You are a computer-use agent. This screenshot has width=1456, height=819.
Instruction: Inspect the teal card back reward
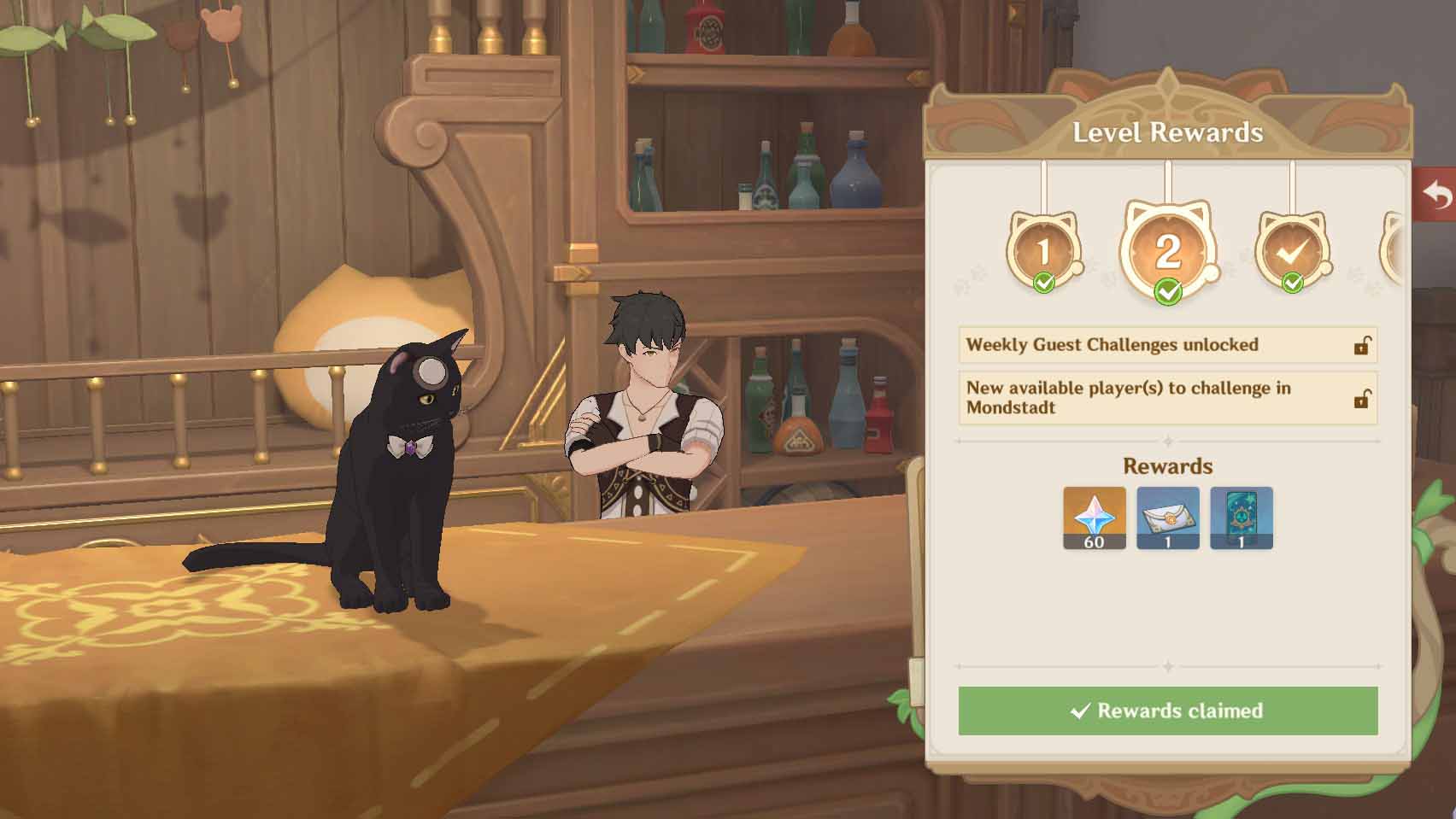[1241, 518]
